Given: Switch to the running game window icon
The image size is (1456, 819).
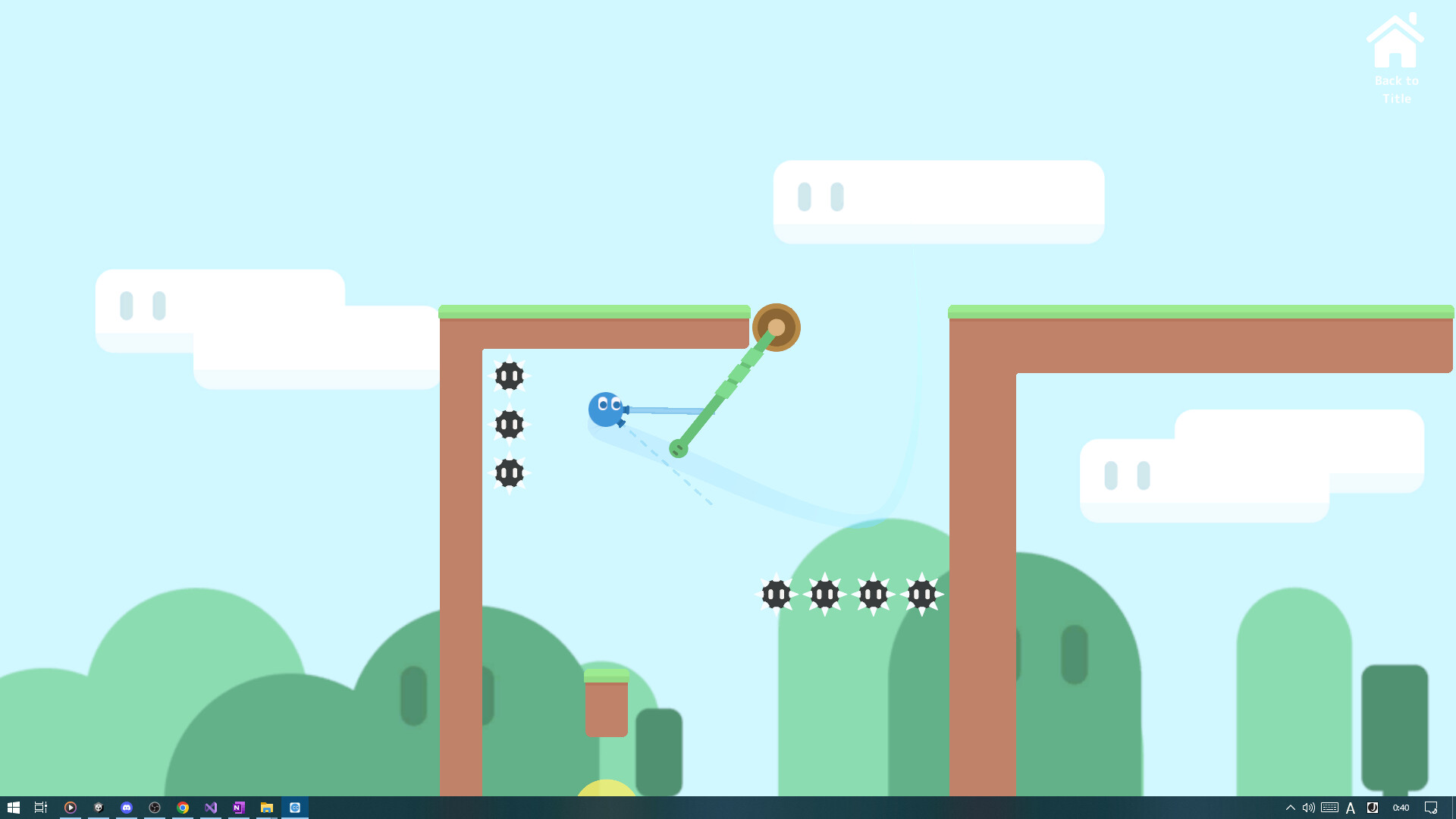Looking at the screenshot, I should (295, 808).
